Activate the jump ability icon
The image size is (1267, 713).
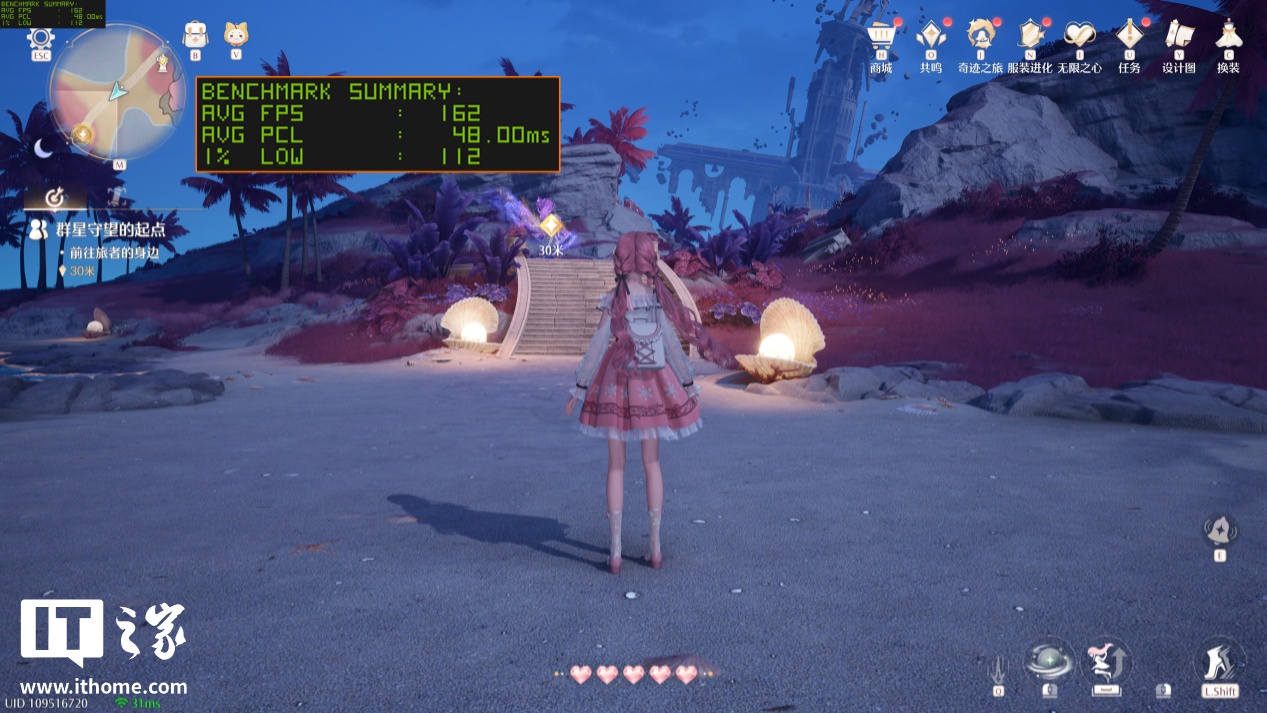click(1105, 661)
